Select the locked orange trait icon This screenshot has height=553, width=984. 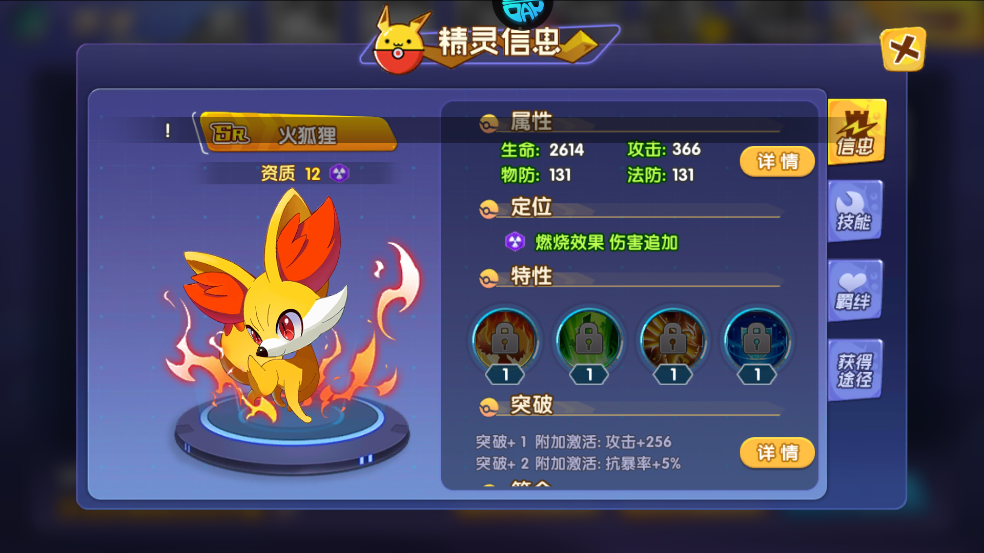(x=673, y=340)
